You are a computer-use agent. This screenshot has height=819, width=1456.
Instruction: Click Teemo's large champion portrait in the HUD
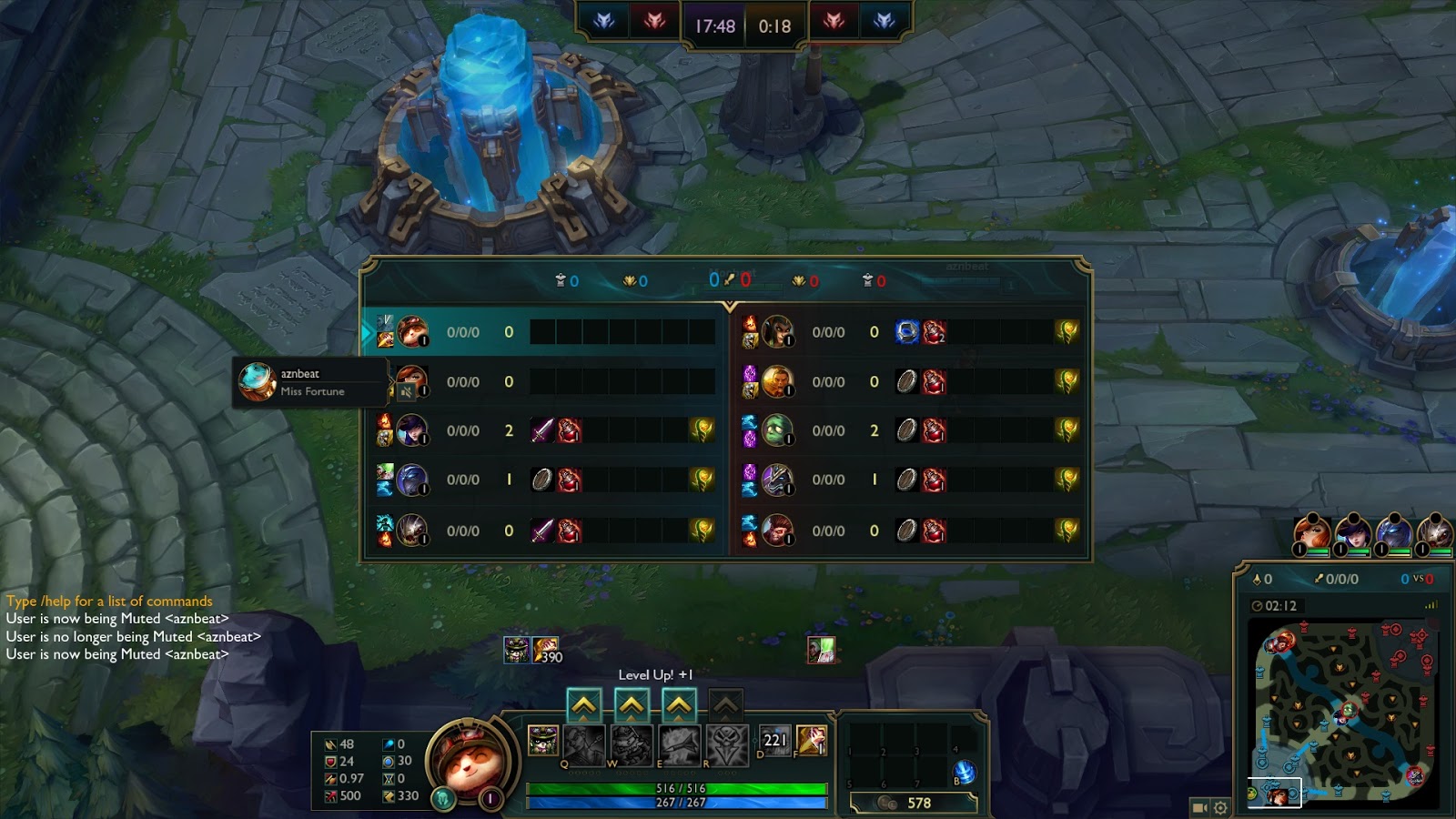466,757
